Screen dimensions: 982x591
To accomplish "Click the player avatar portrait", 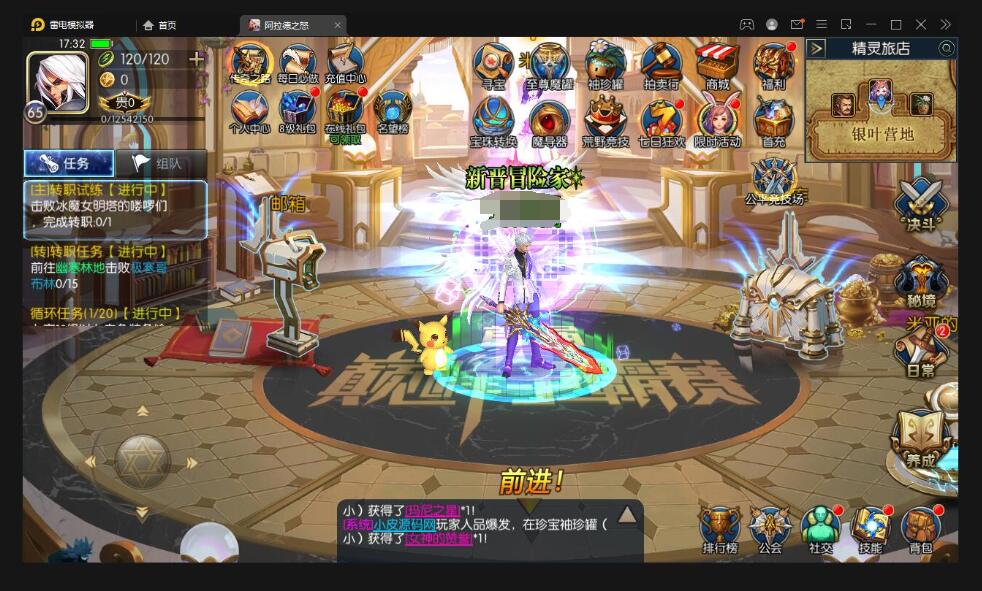I will (x=57, y=82).
